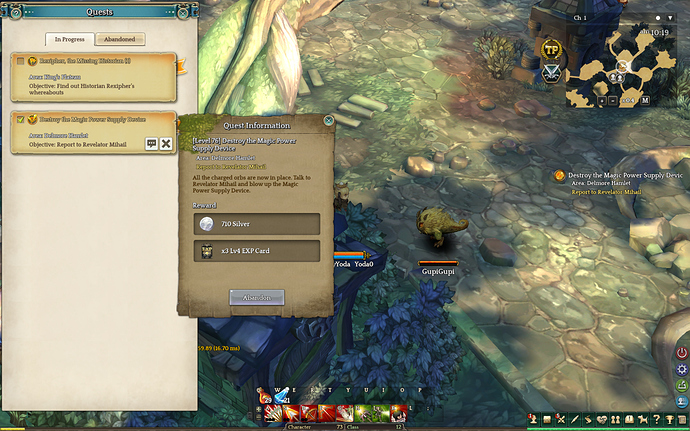Viewport: 690px width, 431px height.
Task: Open the crossed swords badge below TP
Action: pyautogui.click(x=551, y=72)
